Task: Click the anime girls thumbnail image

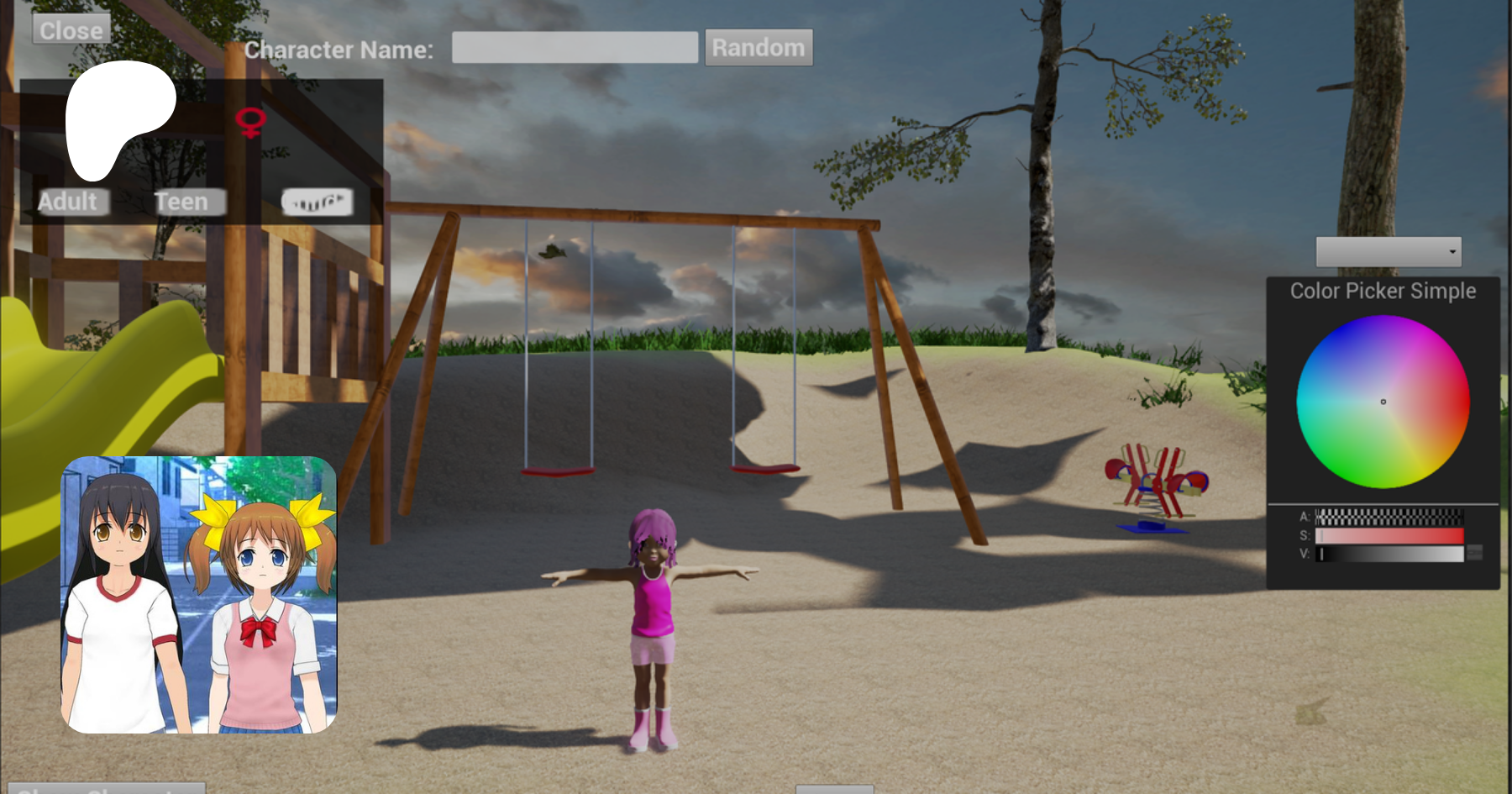Action: coord(199,595)
